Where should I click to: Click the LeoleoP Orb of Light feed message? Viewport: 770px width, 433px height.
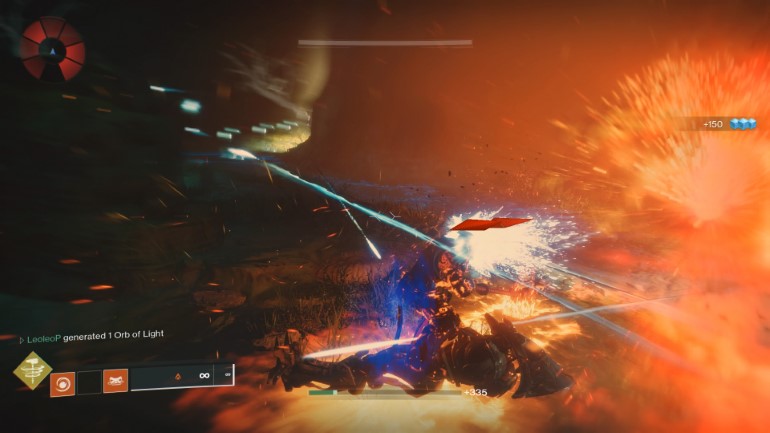(89, 334)
